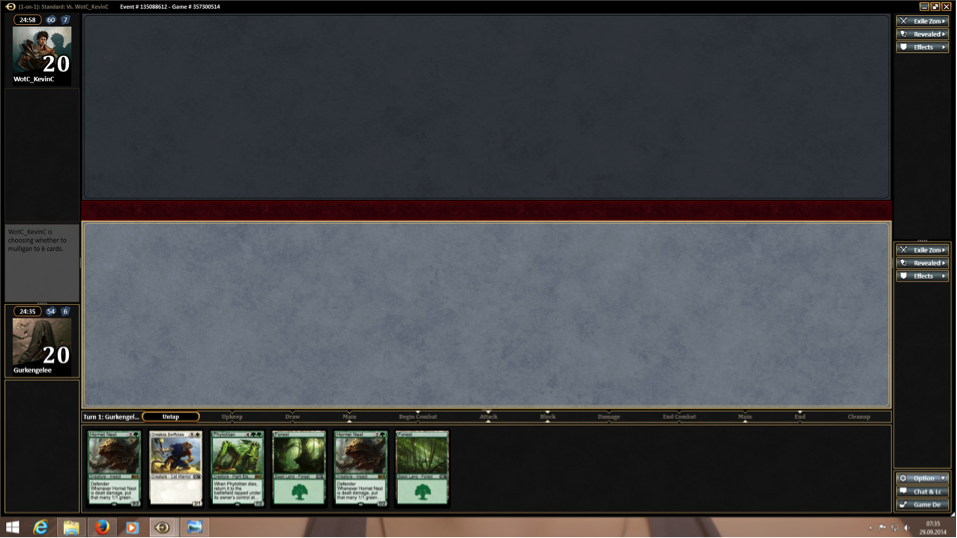
Task: Click the Damage step marker
Action: click(609, 417)
